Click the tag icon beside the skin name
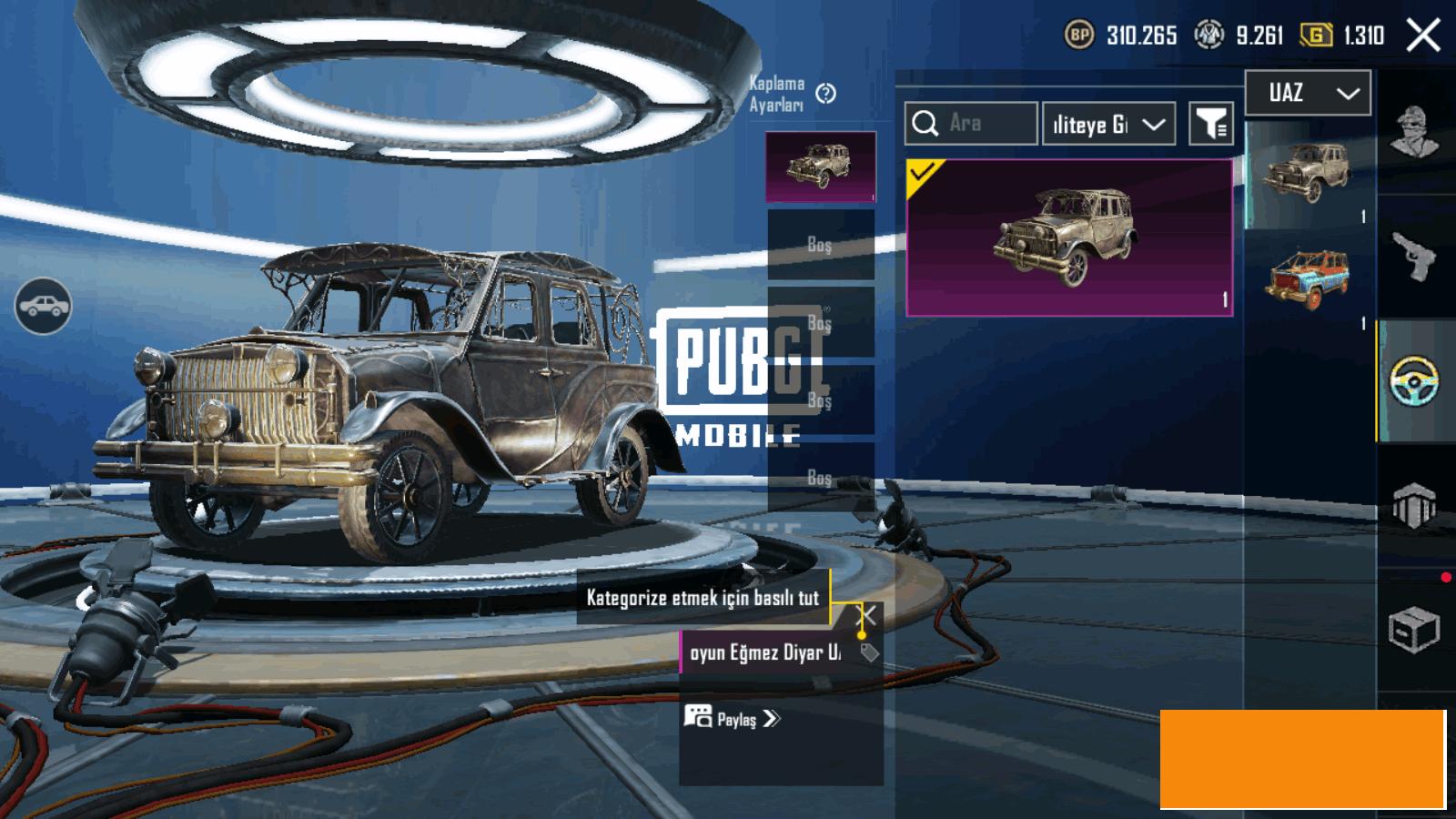1456x819 pixels. (x=870, y=652)
